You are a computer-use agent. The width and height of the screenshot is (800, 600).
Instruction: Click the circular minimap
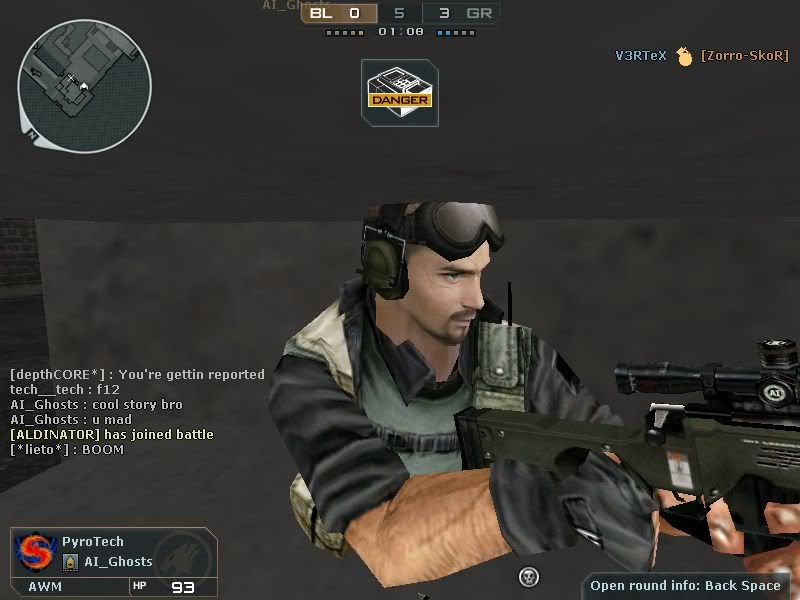click(85, 85)
